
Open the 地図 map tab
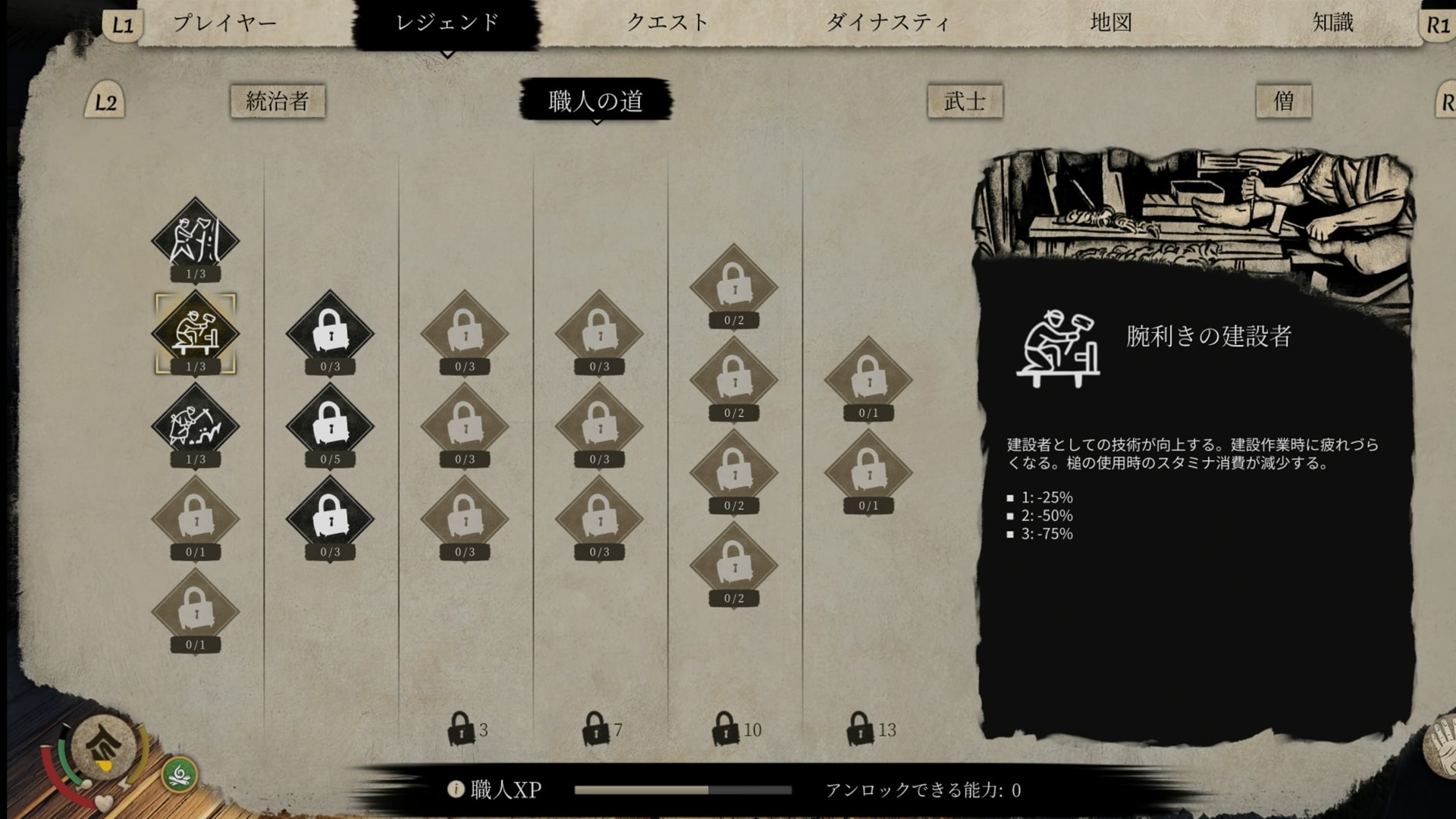pyautogui.click(x=1111, y=23)
